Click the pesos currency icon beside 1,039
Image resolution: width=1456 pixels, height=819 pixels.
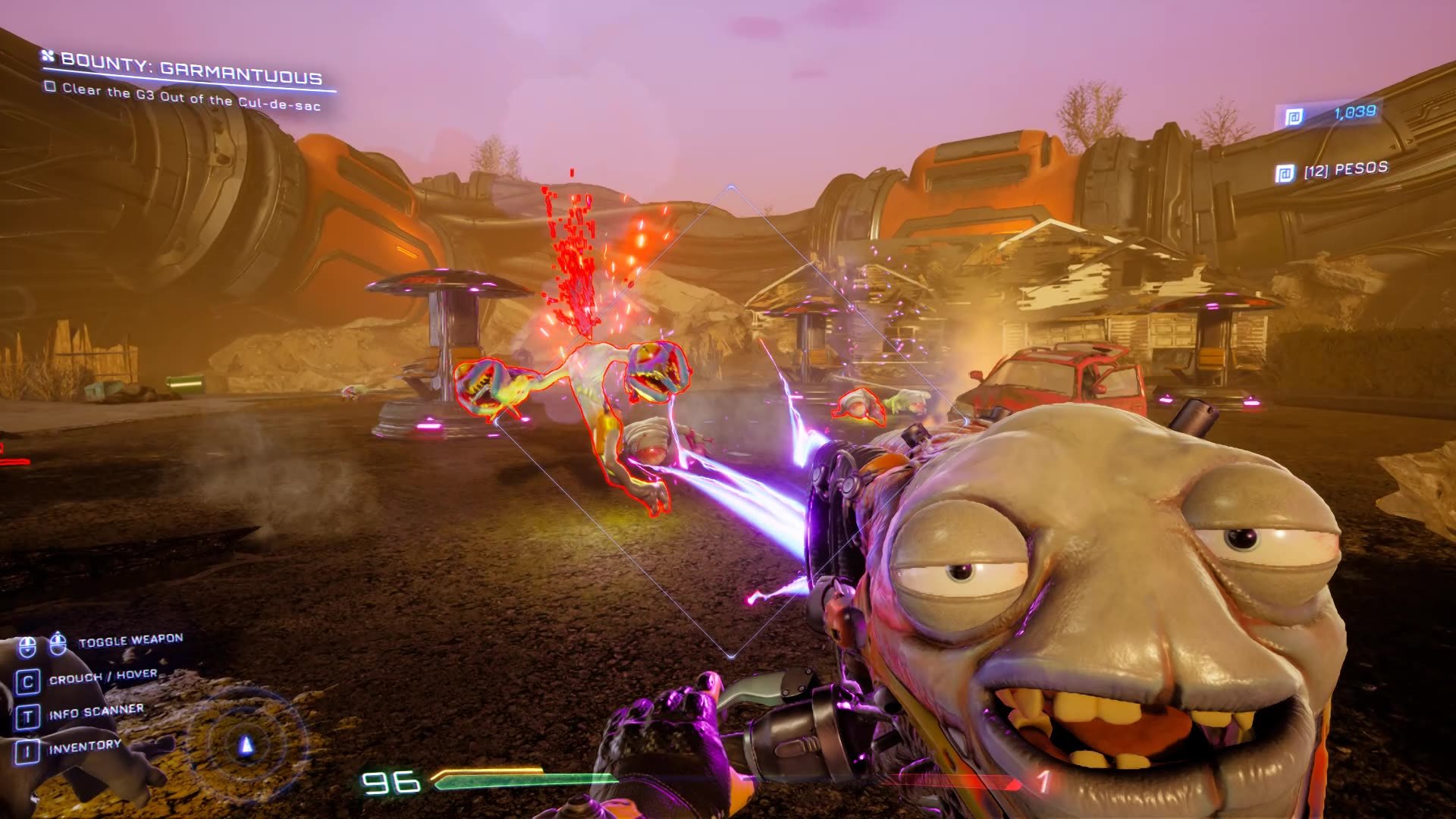click(x=1293, y=117)
